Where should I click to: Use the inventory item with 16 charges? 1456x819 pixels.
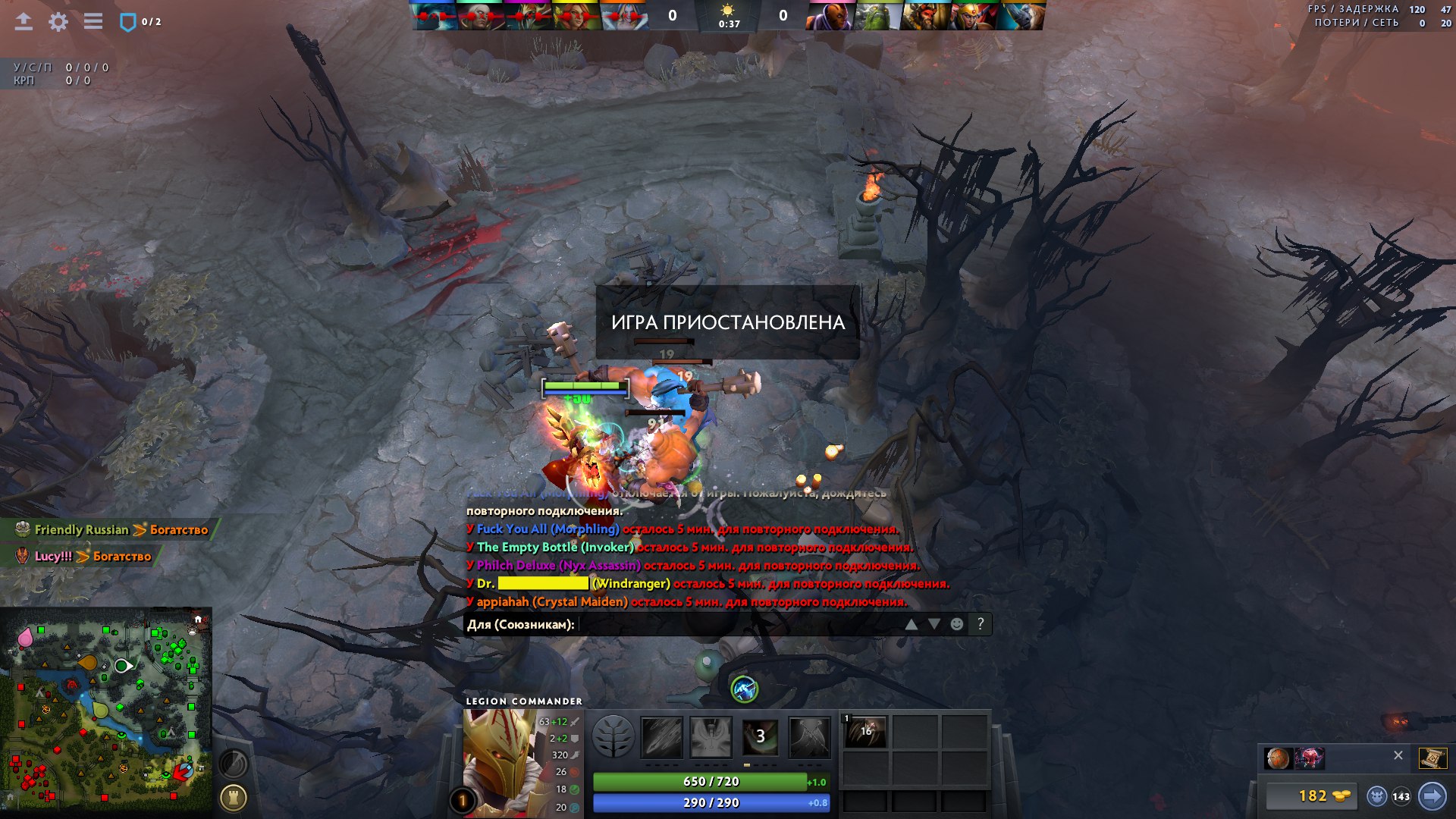point(865,733)
